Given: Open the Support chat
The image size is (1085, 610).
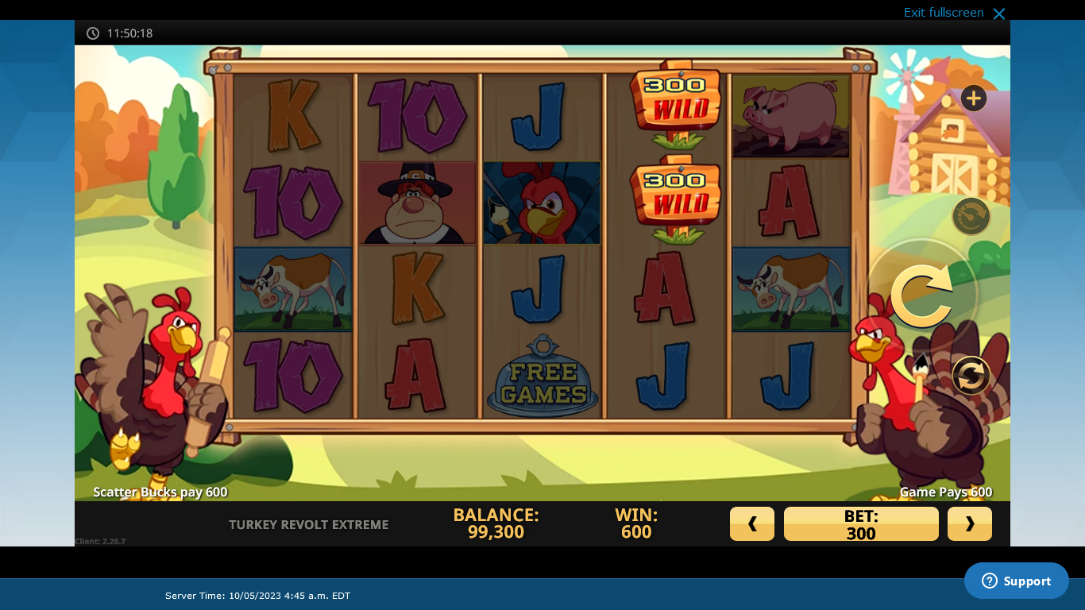Looking at the screenshot, I should (1016, 581).
